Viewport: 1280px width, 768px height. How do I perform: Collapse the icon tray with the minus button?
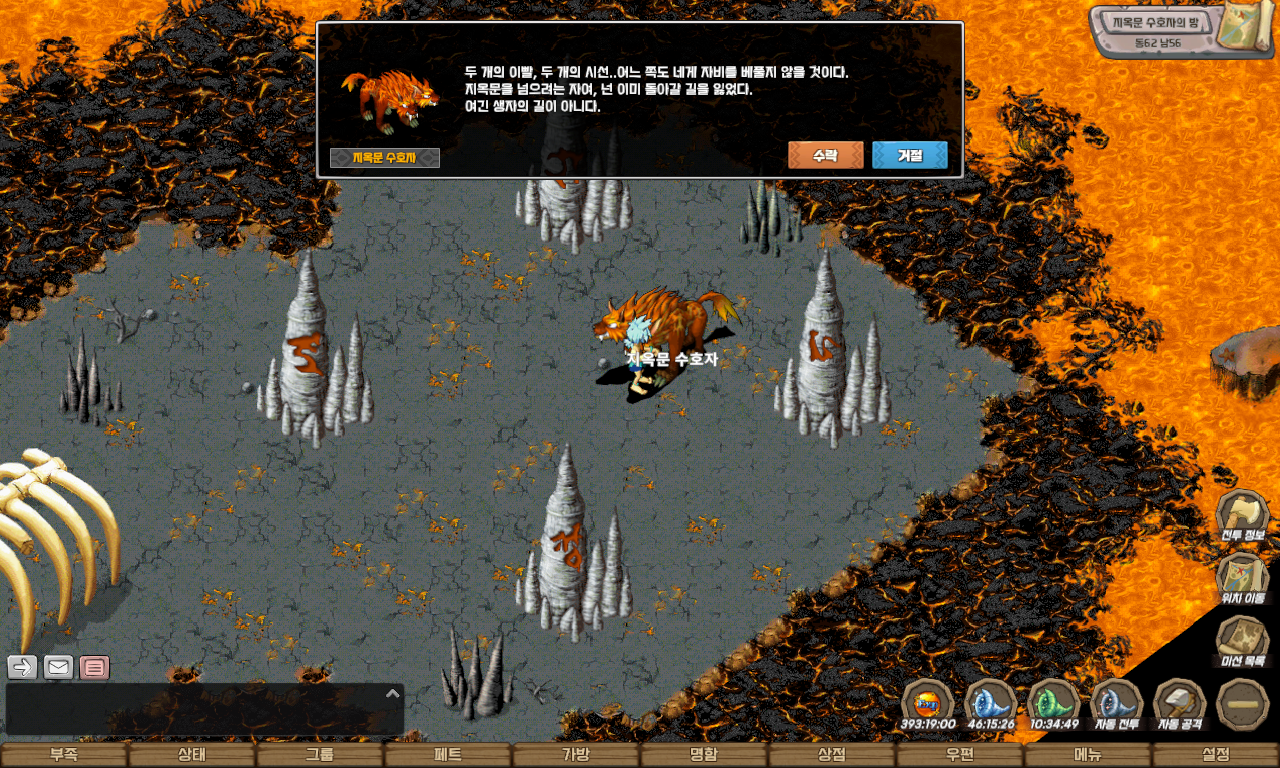coord(1244,704)
